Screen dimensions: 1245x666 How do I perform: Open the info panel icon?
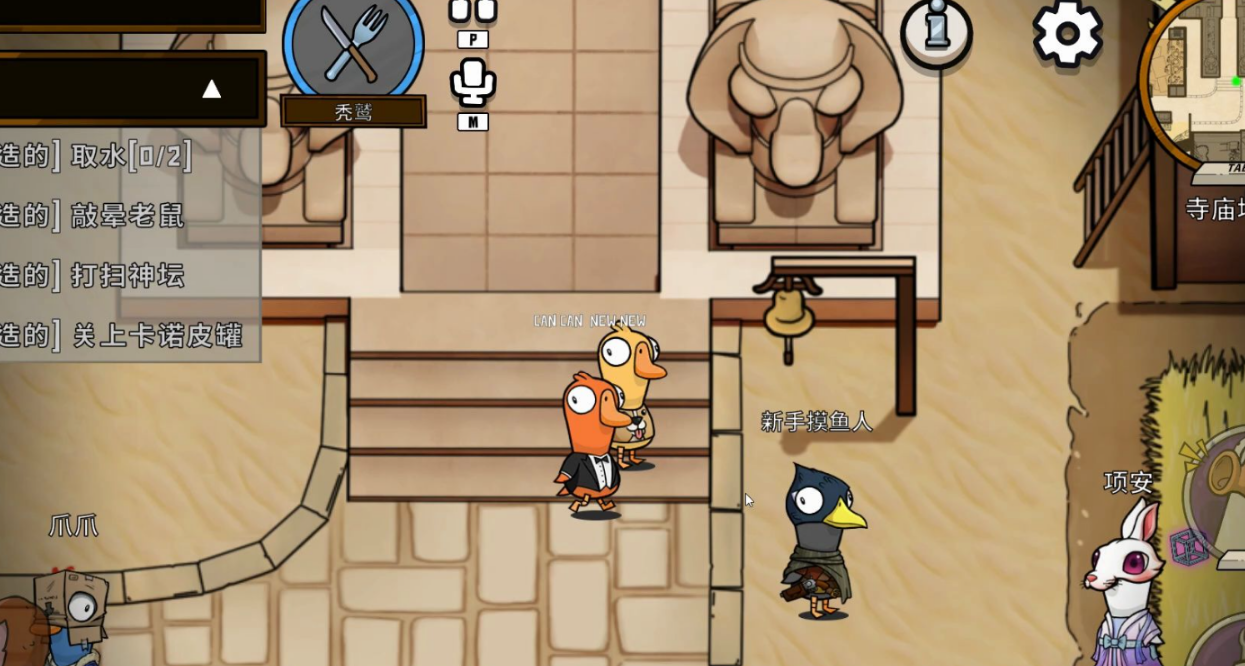click(937, 31)
